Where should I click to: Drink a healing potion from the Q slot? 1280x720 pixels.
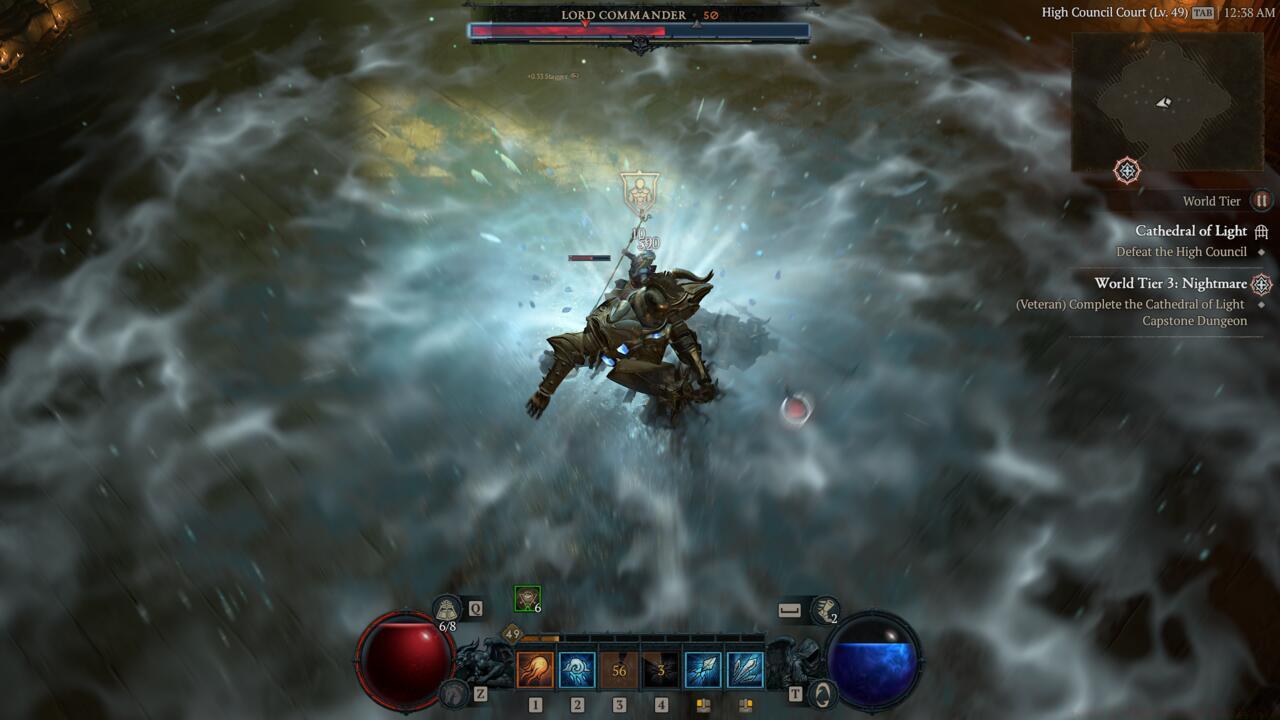tap(447, 607)
